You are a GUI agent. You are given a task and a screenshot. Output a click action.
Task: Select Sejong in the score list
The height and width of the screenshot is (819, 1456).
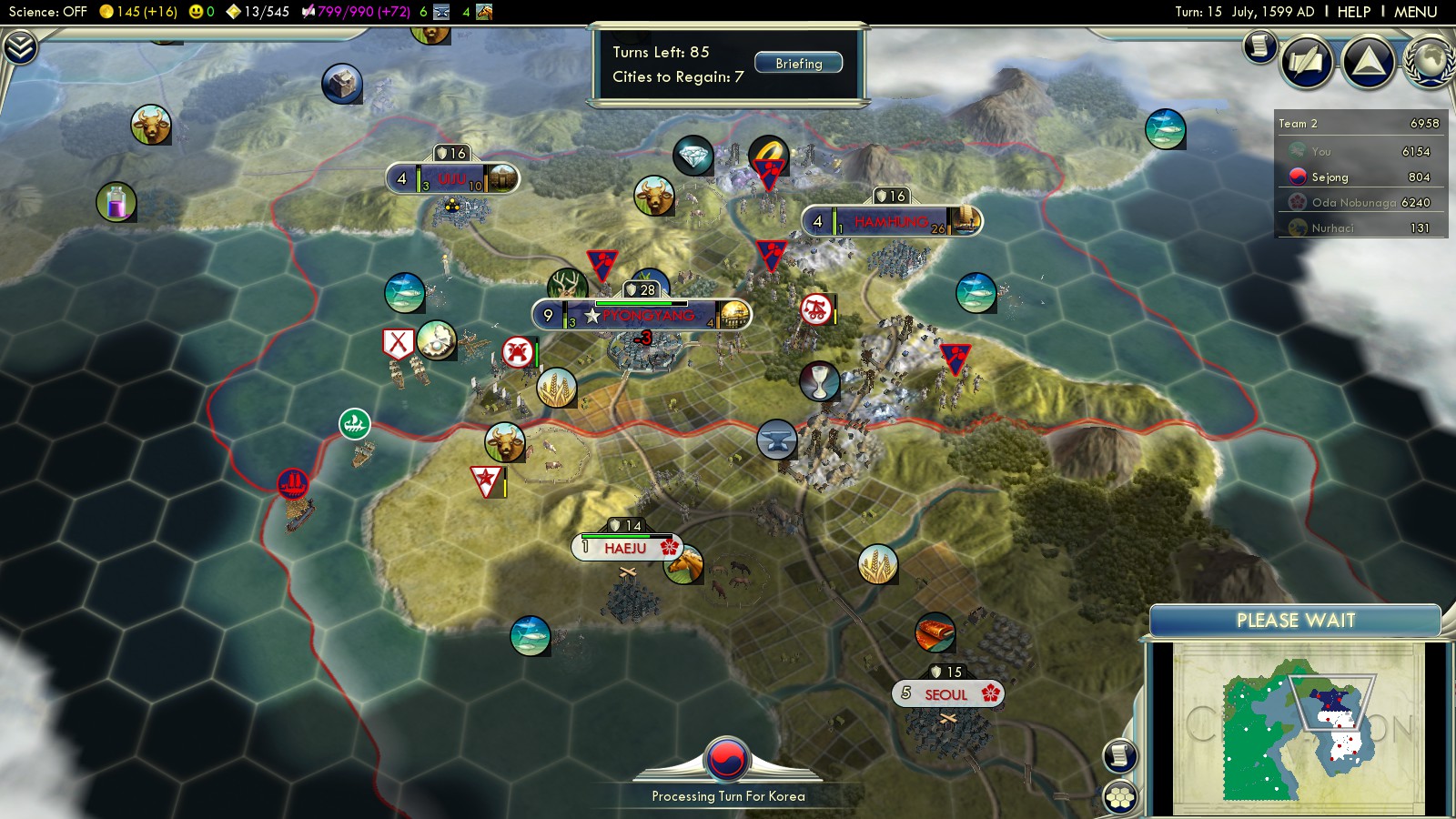[x=1330, y=177]
